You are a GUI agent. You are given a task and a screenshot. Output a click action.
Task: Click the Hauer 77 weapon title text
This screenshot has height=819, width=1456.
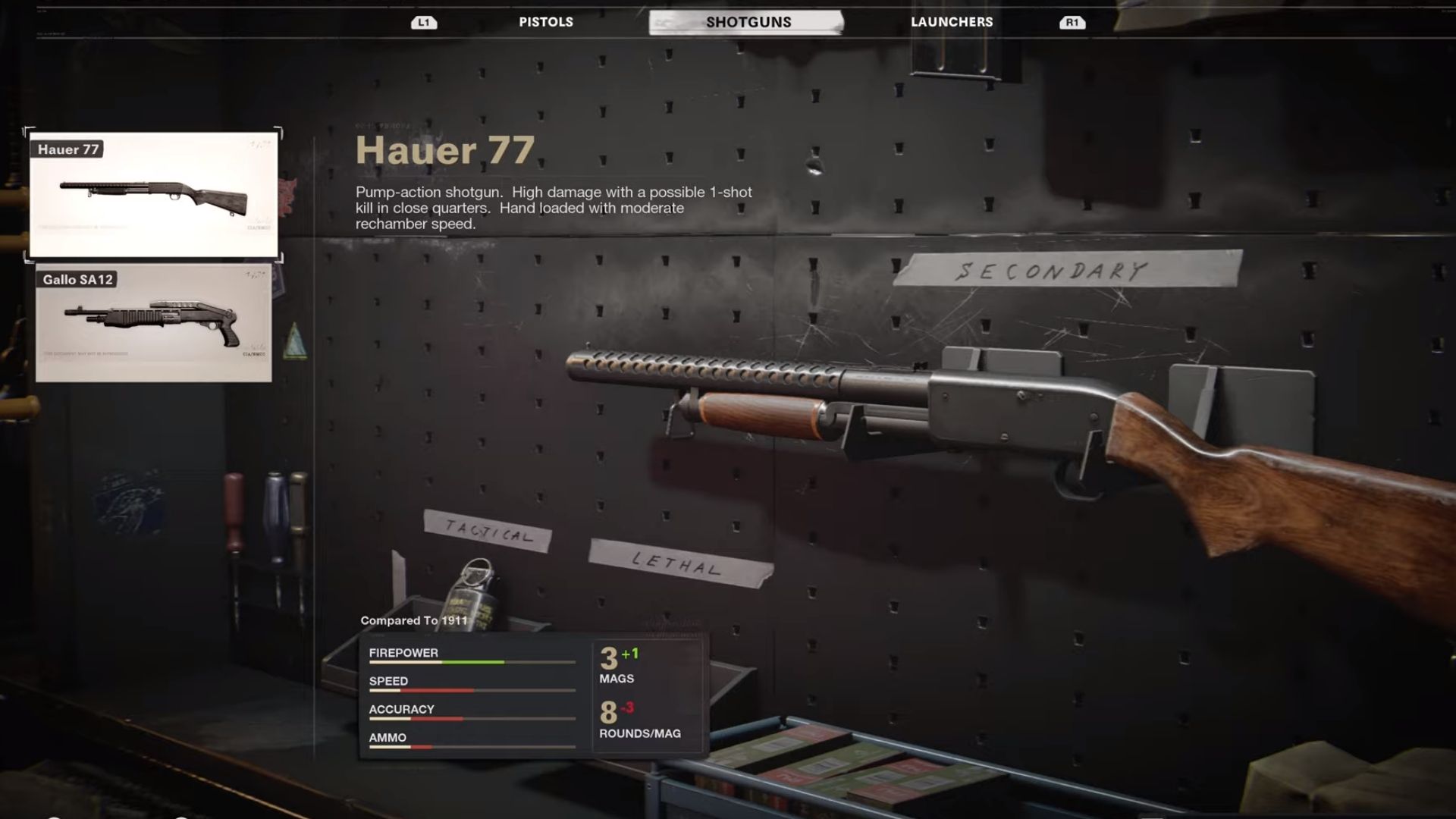click(x=447, y=150)
